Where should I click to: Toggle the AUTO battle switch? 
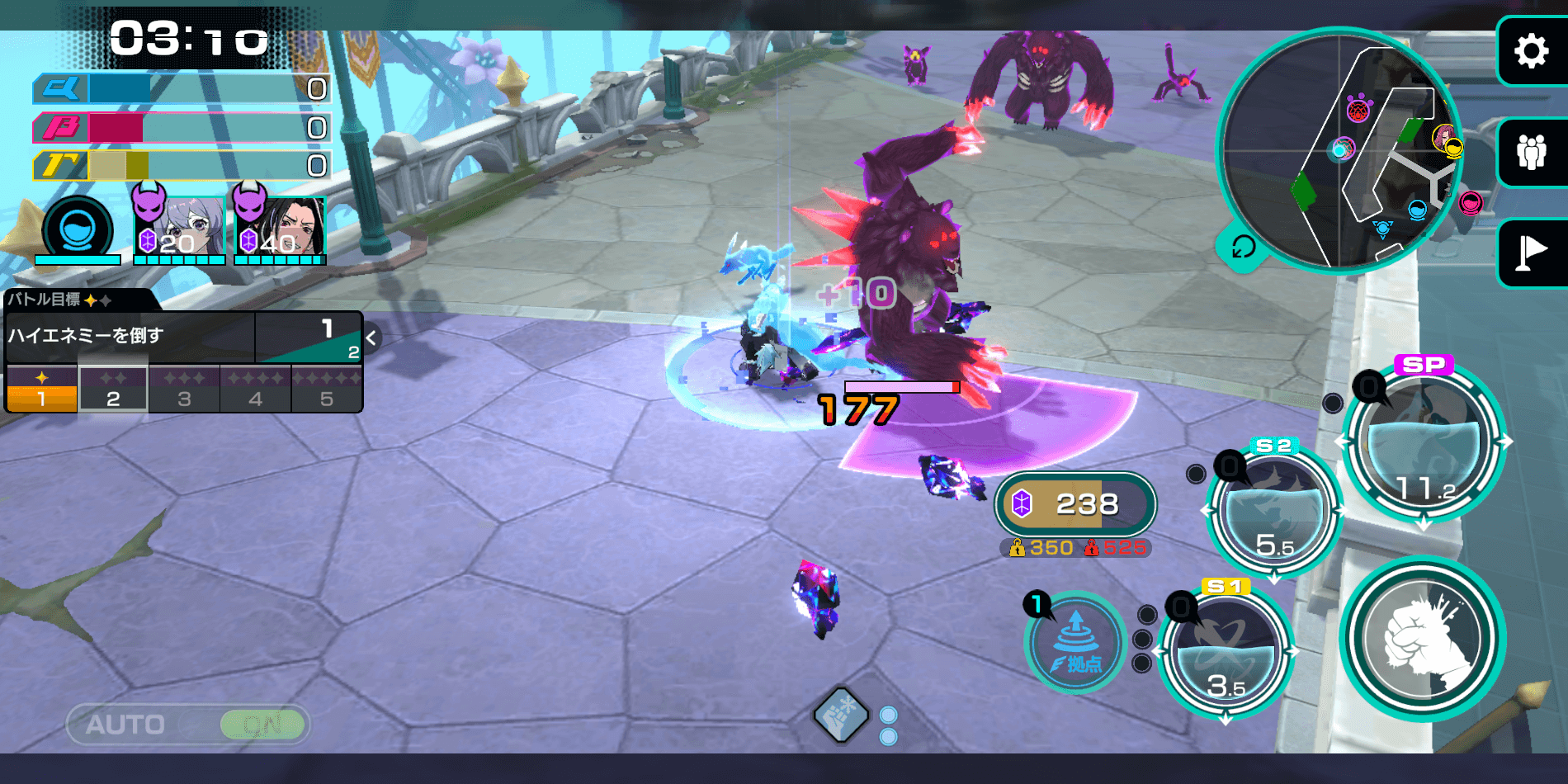[188, 725]
